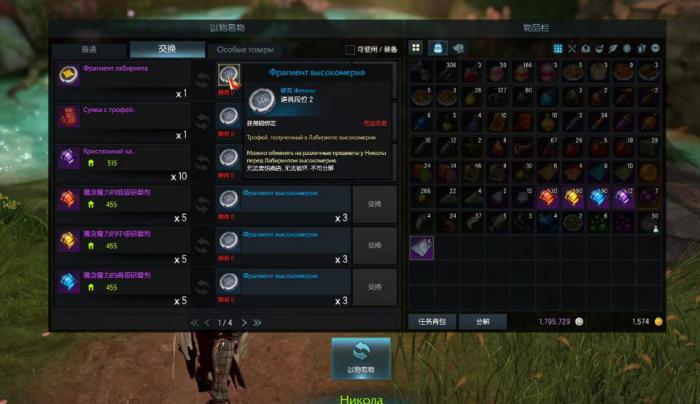The width and height of the screenshot is (700, 404).
Task: Open the 任务背包 quest bag
Action: 437,322
